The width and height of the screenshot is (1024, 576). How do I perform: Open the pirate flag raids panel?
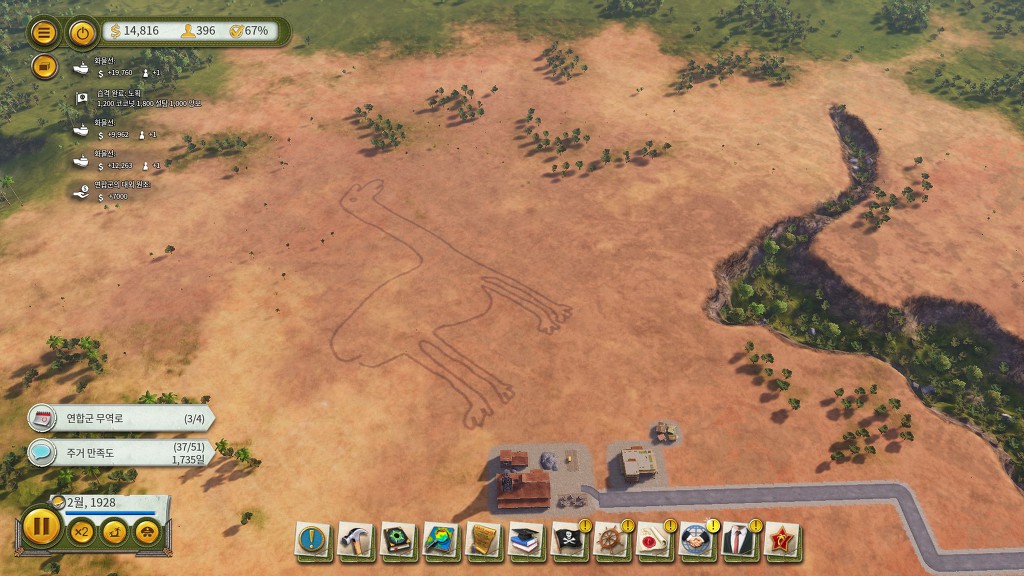tap(569, 541)
